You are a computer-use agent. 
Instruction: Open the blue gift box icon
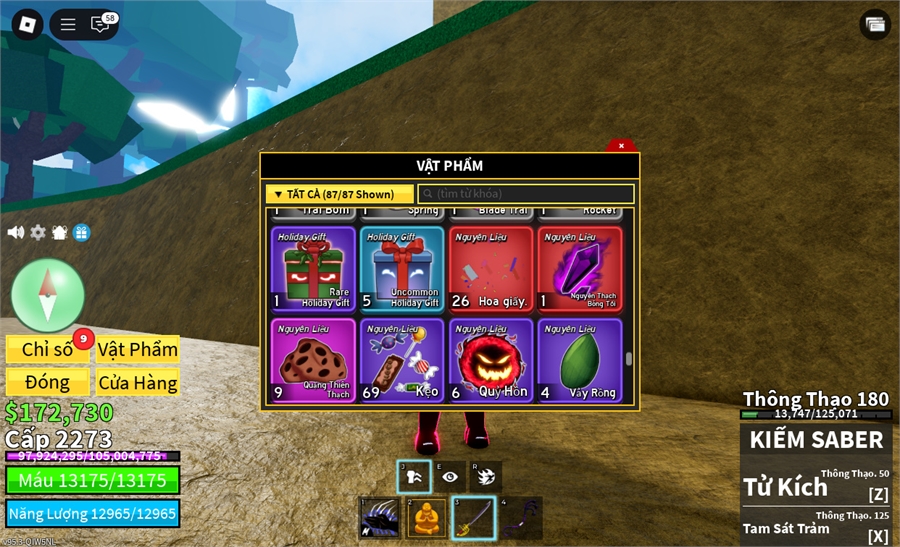click(82, 232)
